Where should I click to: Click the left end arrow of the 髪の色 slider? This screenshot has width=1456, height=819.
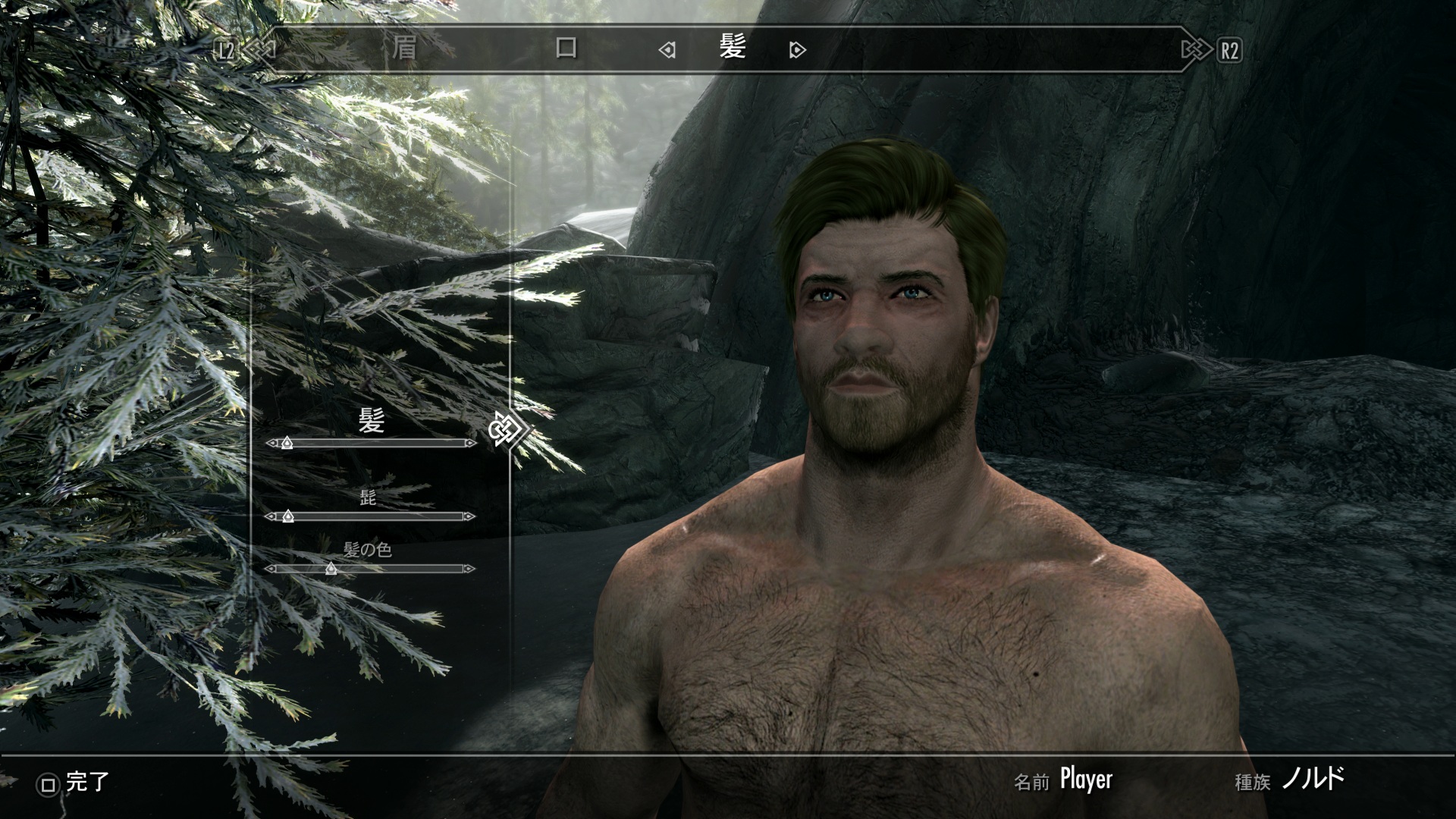pos(271,569)
